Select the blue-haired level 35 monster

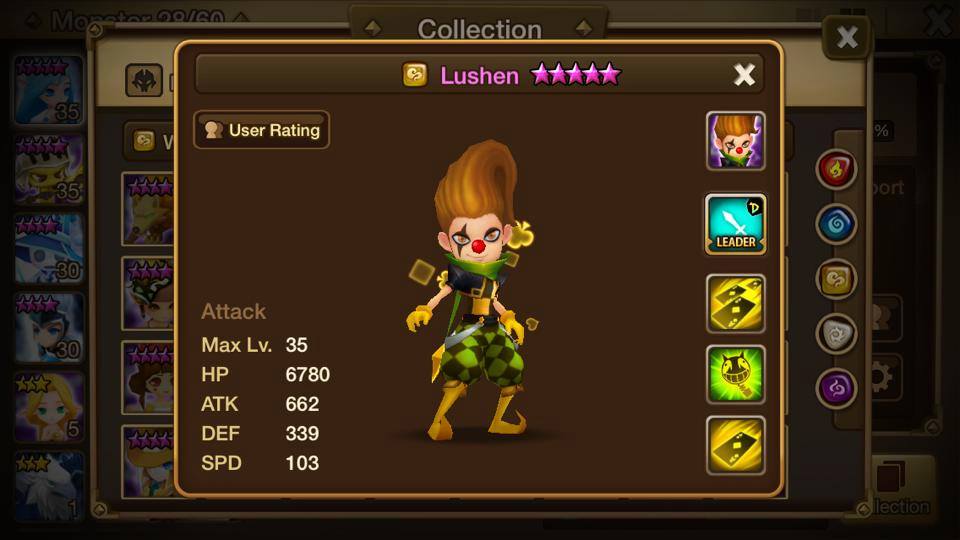pos(49,92)
